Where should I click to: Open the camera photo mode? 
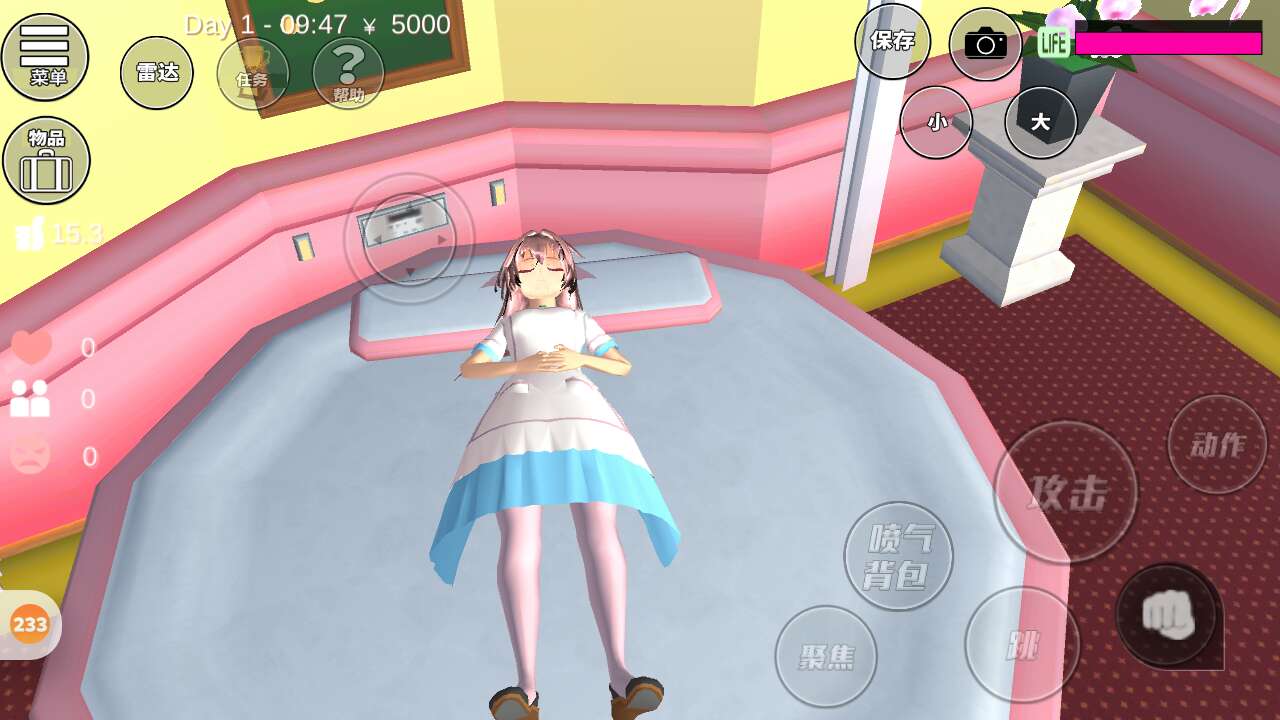coord(986,44)
